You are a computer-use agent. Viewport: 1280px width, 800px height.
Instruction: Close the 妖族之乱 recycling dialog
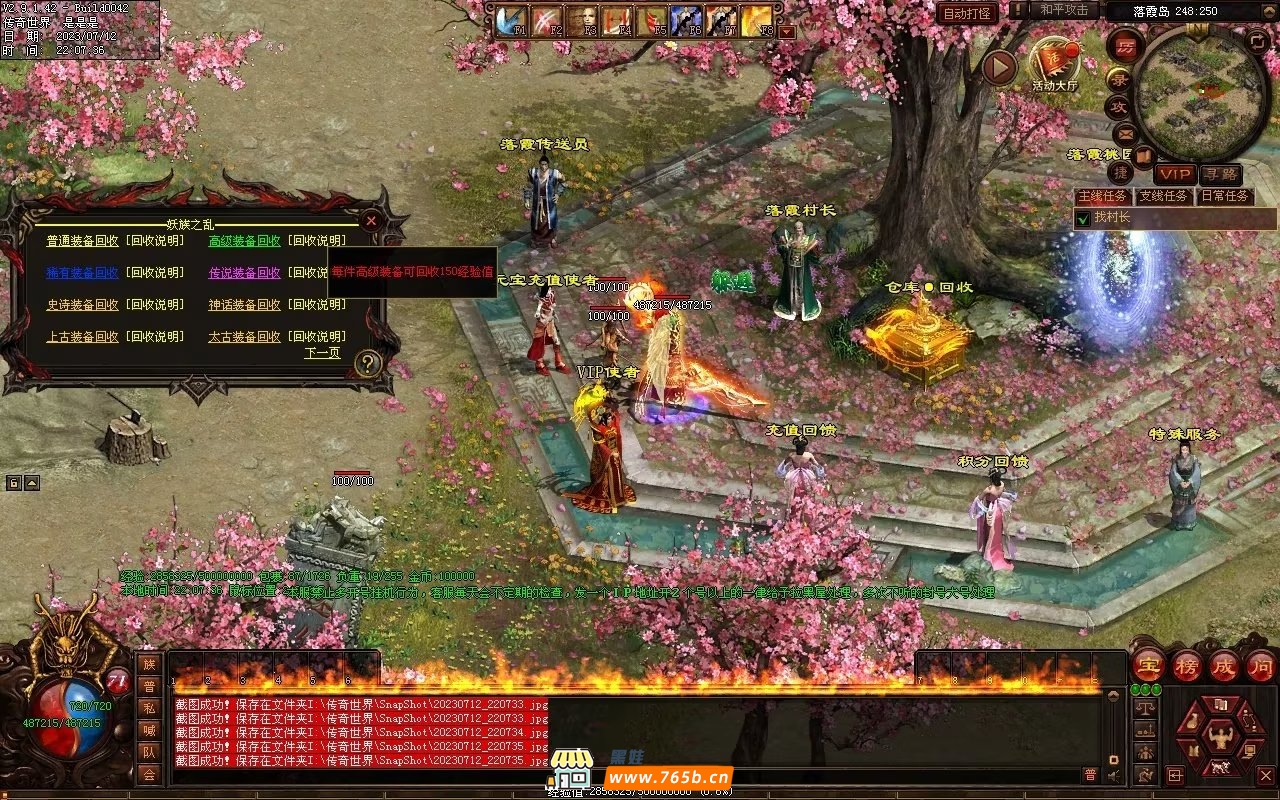pyautogui.click(x=371, y=221)
